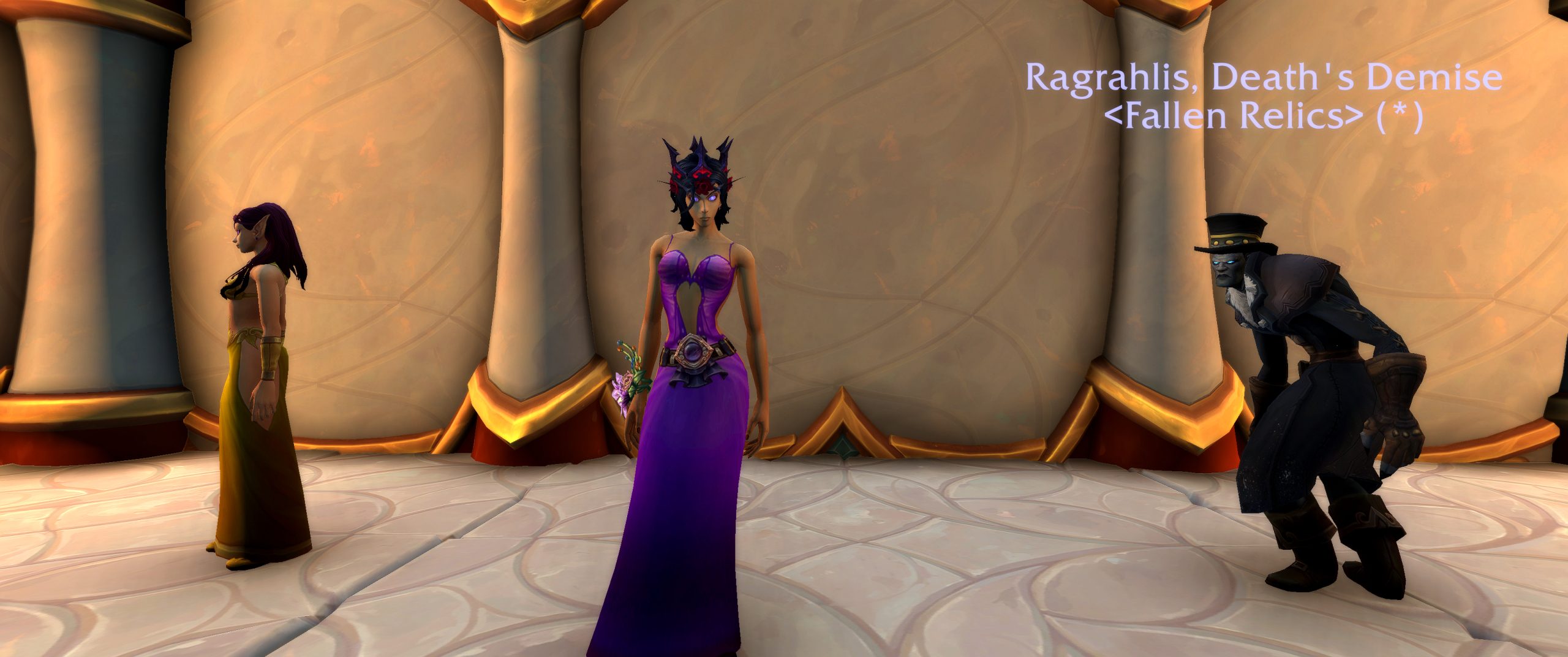Target player via the Ragrahlis, Death's Demise name label
The image size is (1568, 657).
[1264, 78]
